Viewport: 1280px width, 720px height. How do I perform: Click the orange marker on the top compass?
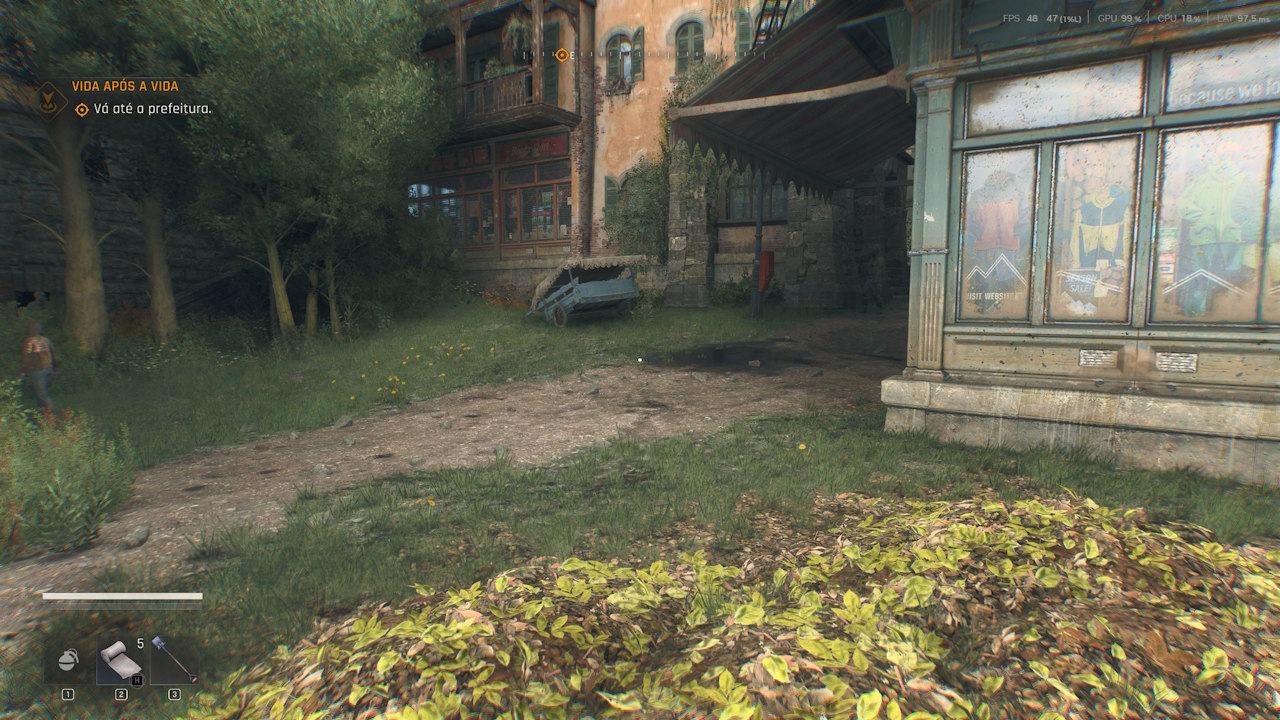[563, 57]
